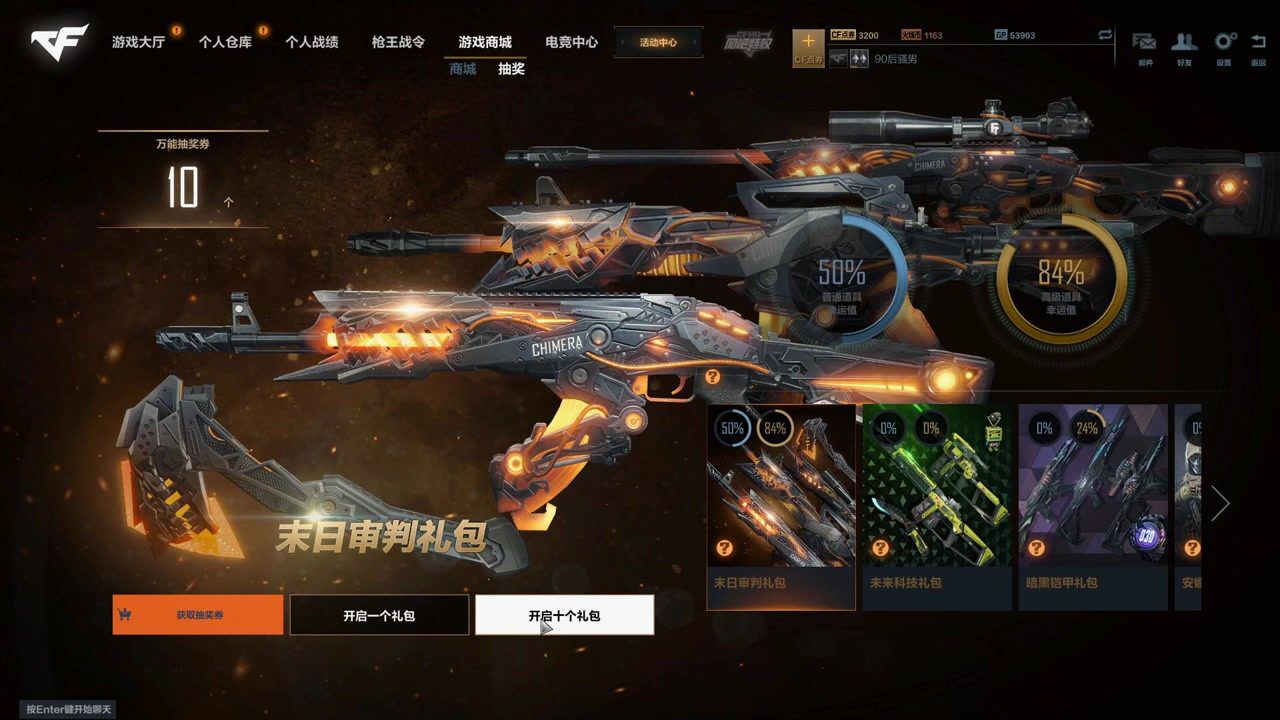This screenshot has width=1280, height=720.
Task: Click the 开启十个礼包 button
Action: click(564, 615)
